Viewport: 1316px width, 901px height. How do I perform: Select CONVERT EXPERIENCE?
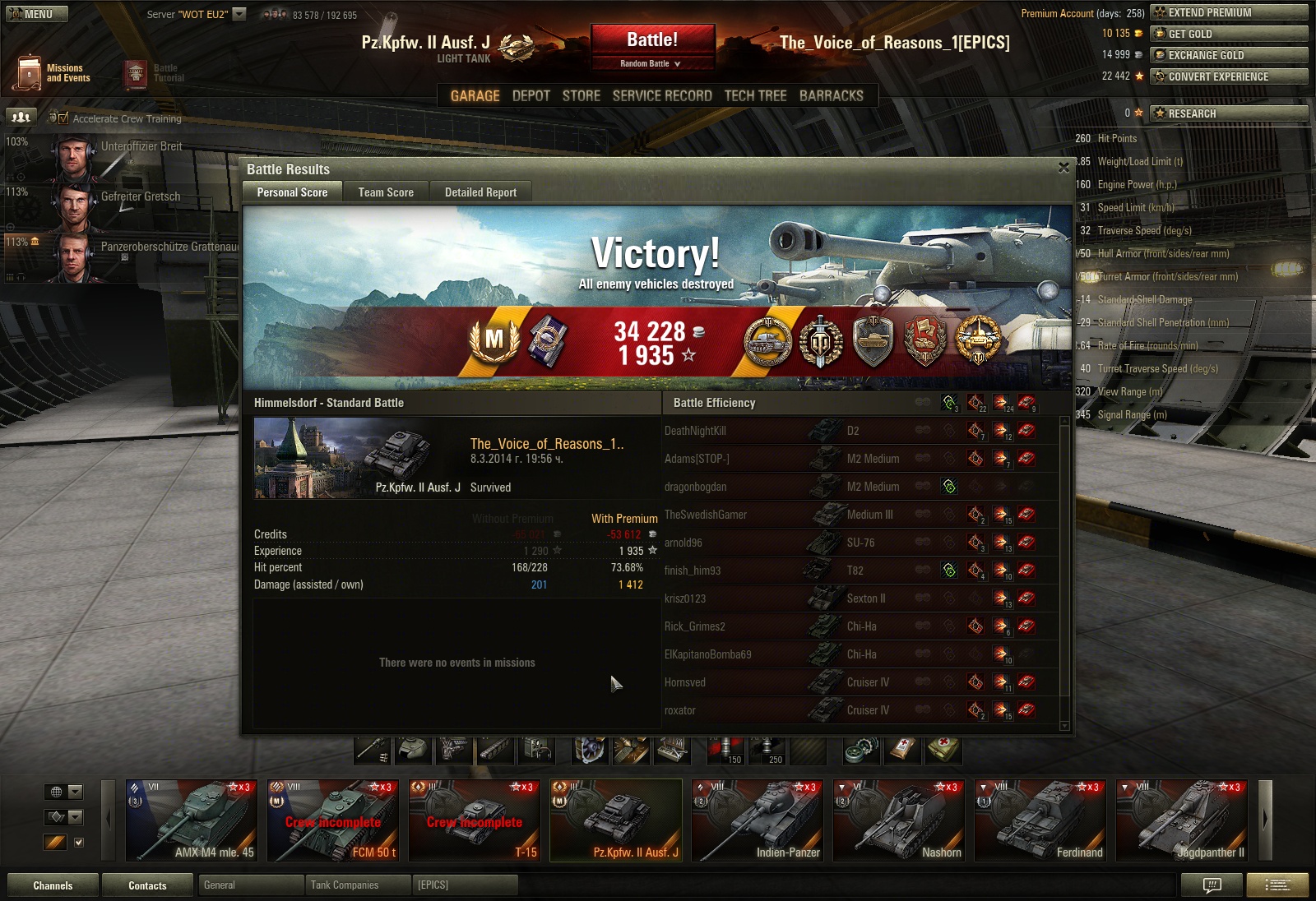coord(1229,76)
